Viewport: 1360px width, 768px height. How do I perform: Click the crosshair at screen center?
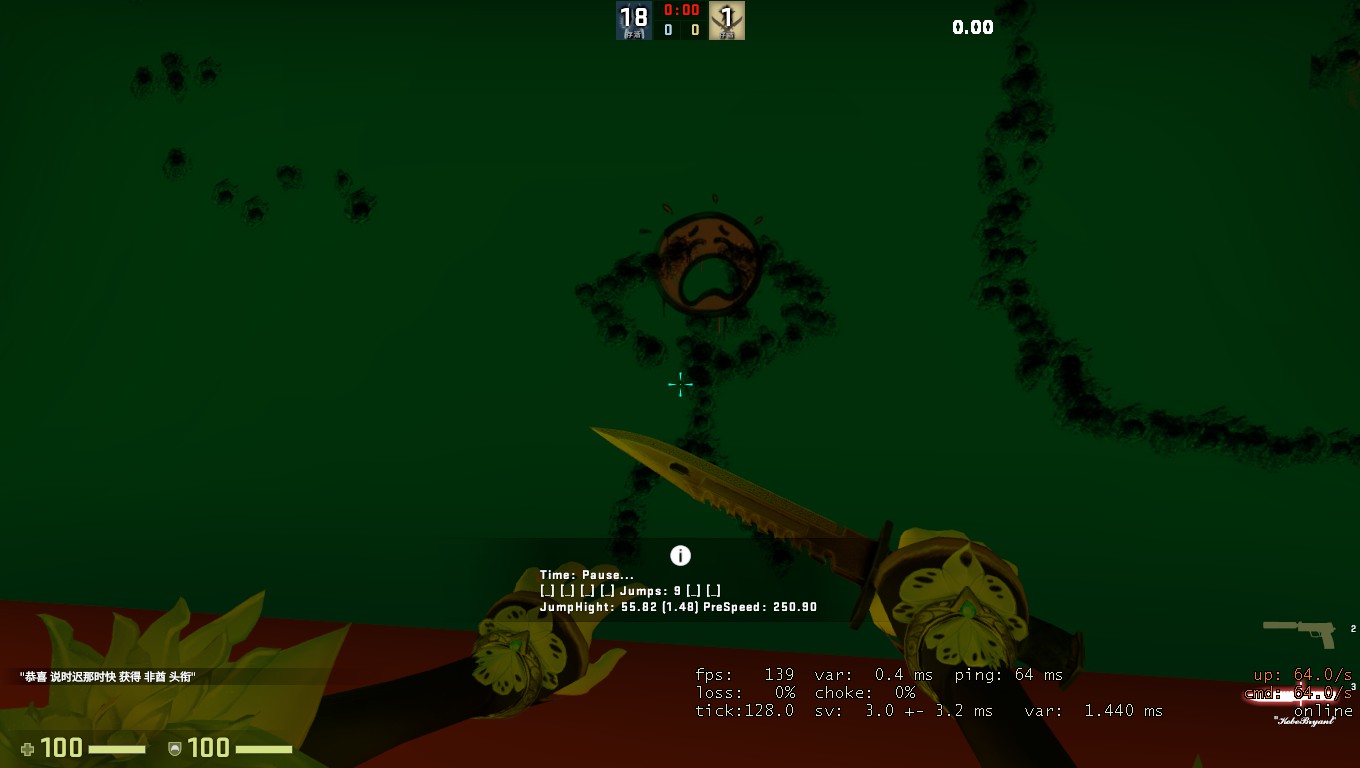679,384
